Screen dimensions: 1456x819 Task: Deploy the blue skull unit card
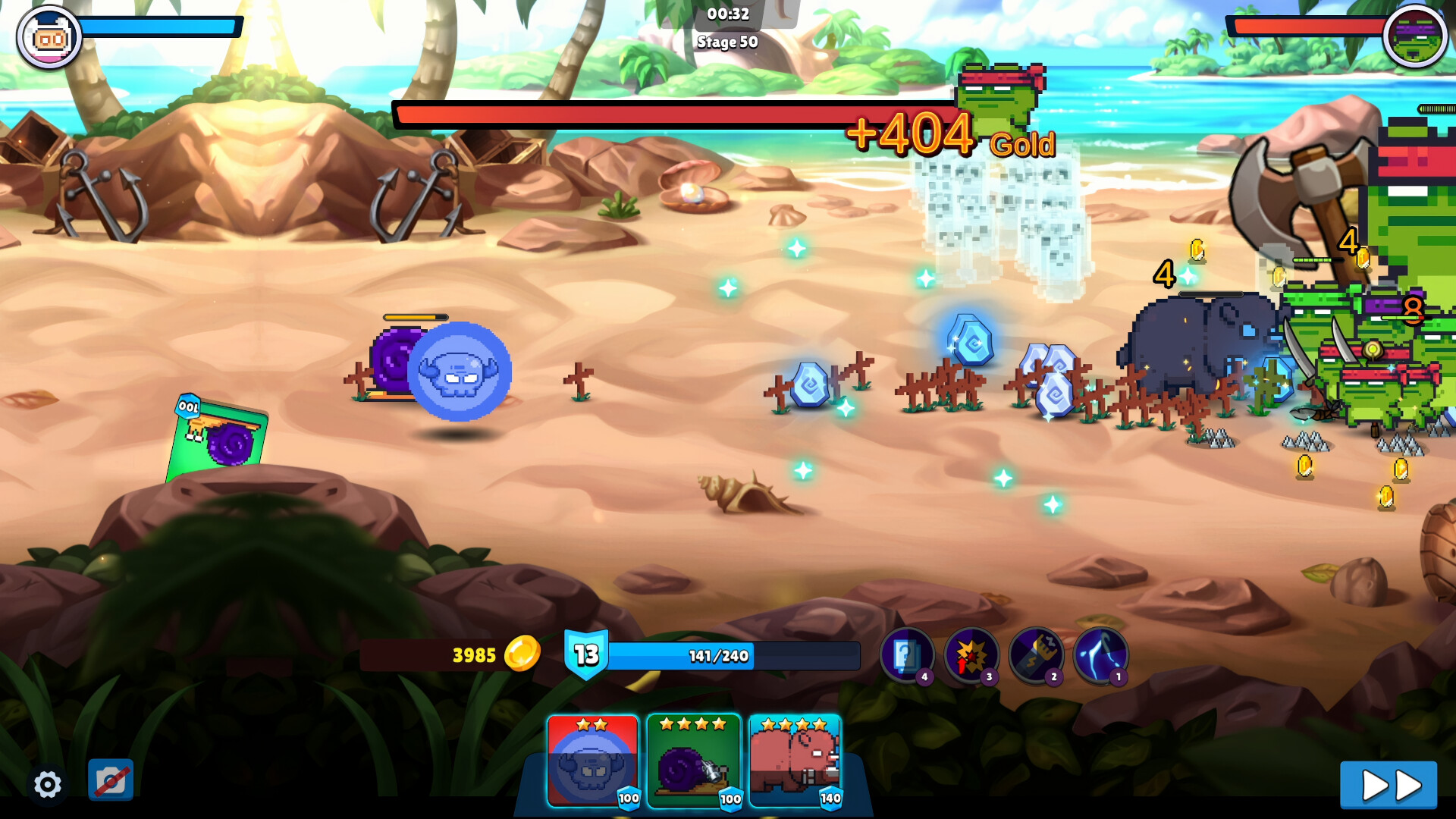(593, 761)
